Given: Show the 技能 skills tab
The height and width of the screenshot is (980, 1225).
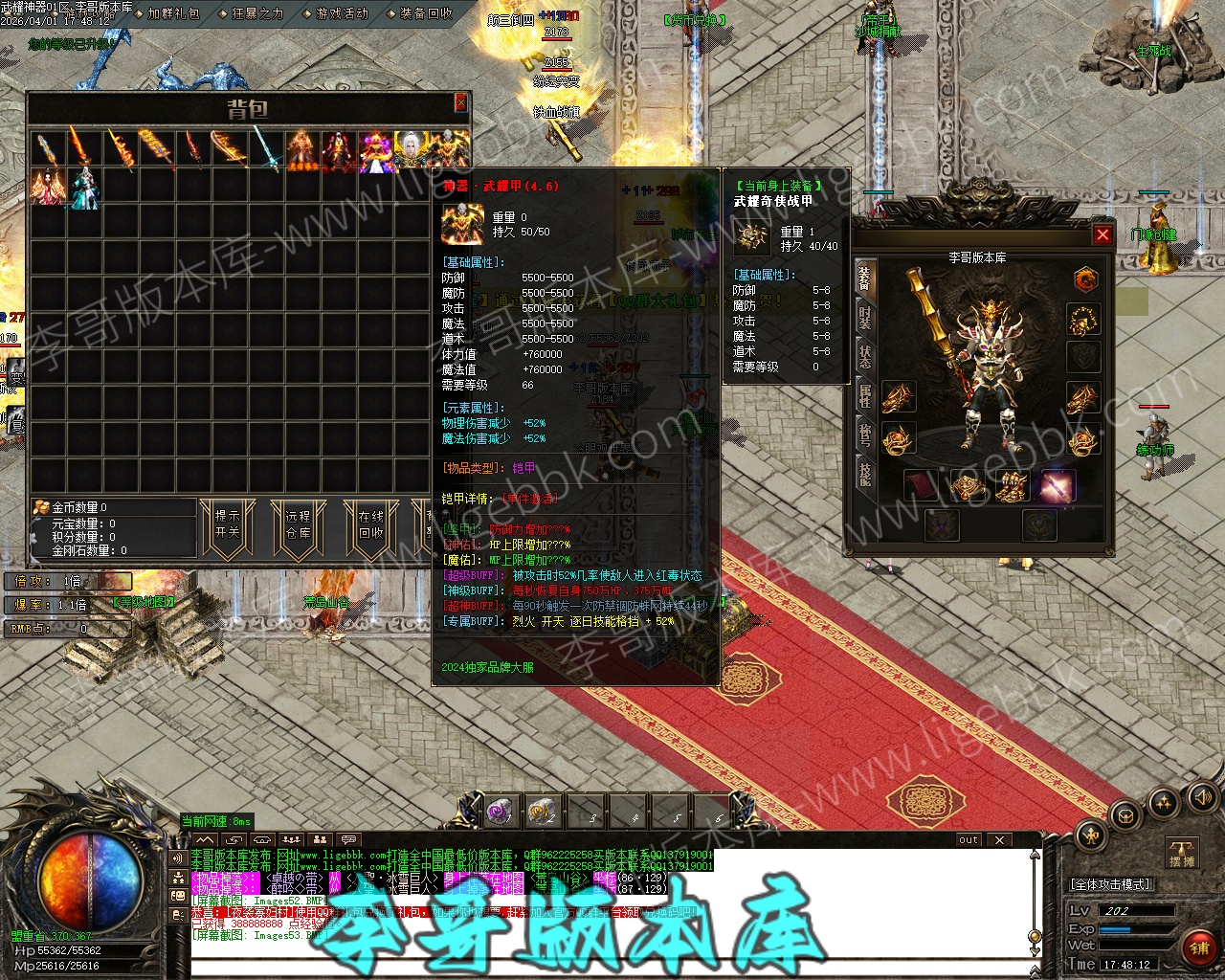Looking at the screenshot, I should (x=864, y=474).
